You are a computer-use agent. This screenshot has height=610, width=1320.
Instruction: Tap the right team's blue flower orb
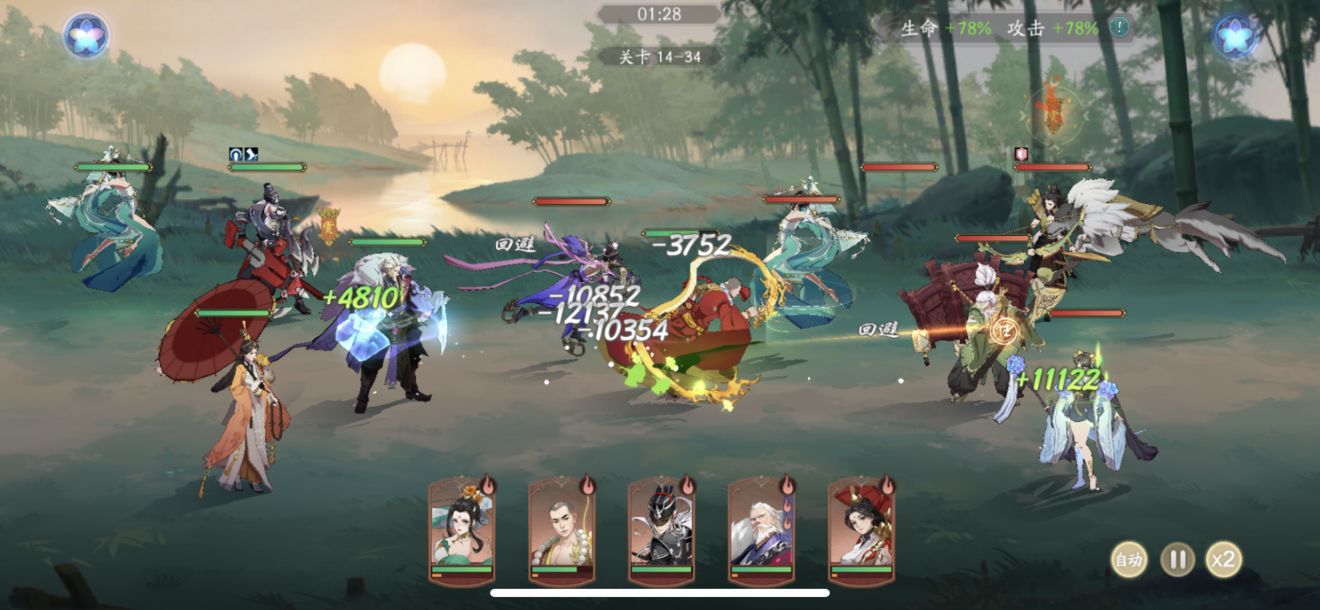[1235, 35]
